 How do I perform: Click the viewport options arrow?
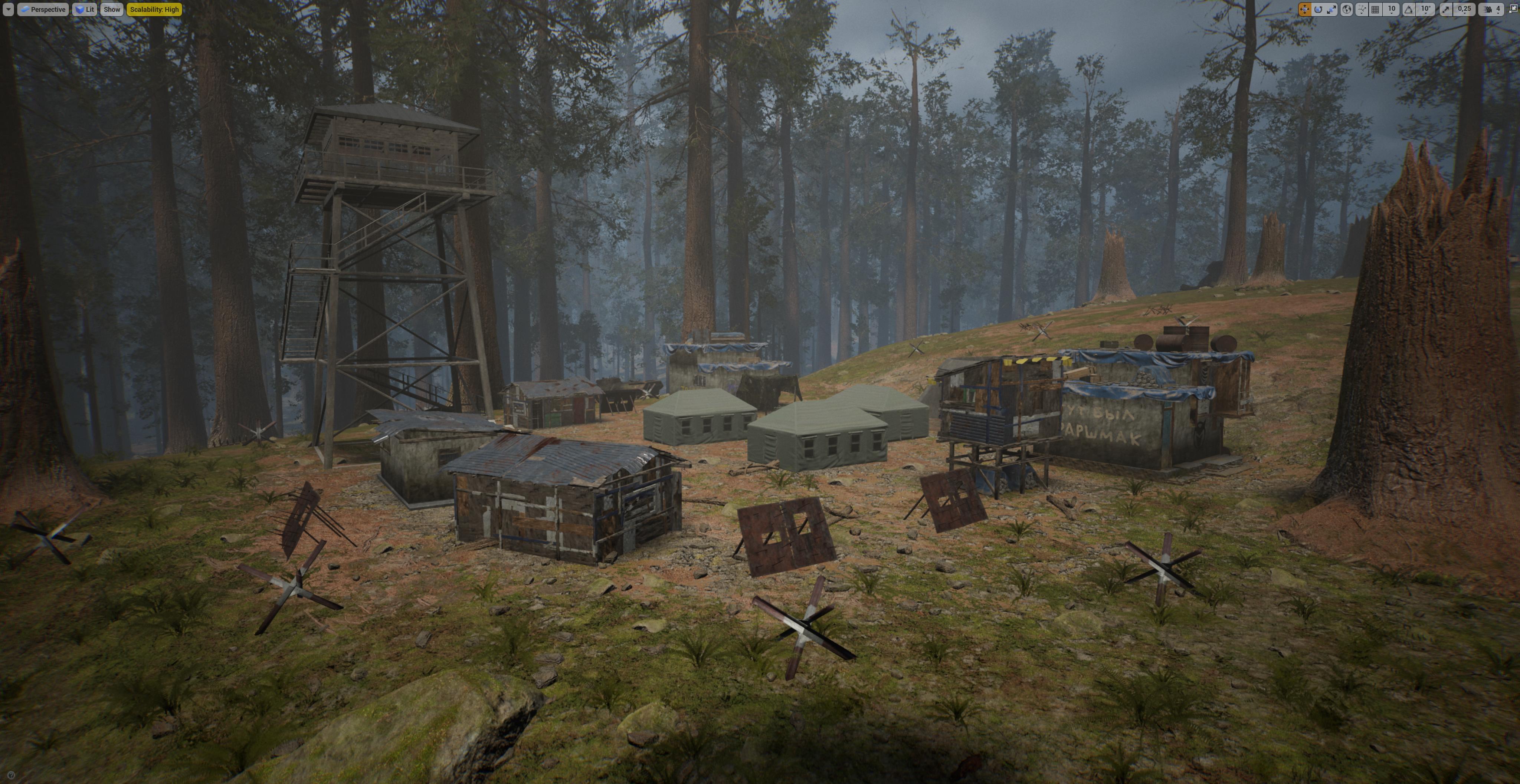click(8, 9)
